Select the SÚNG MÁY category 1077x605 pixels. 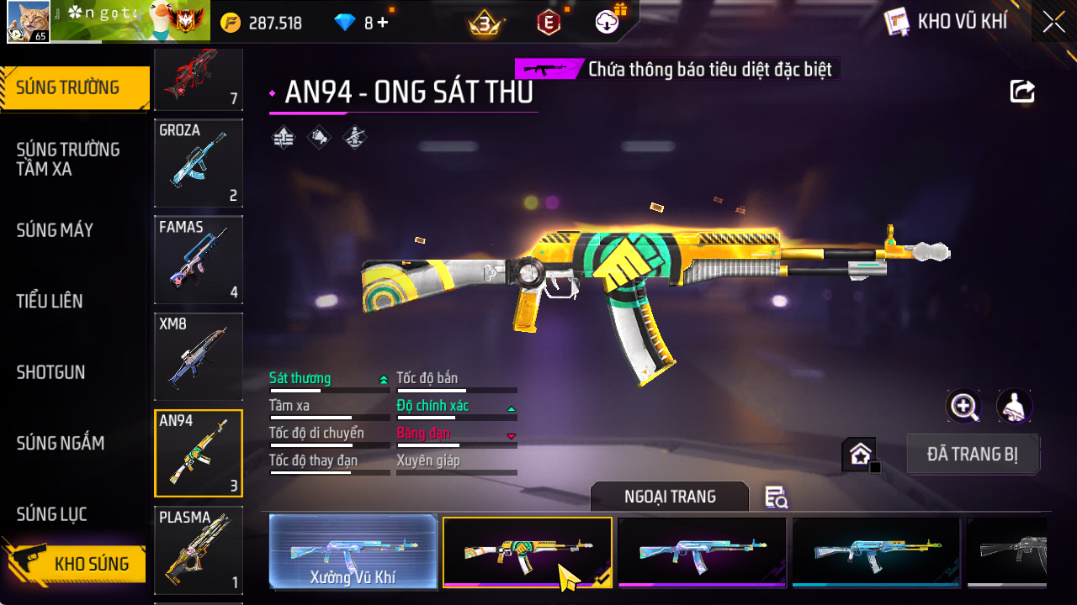click(55, 230)
